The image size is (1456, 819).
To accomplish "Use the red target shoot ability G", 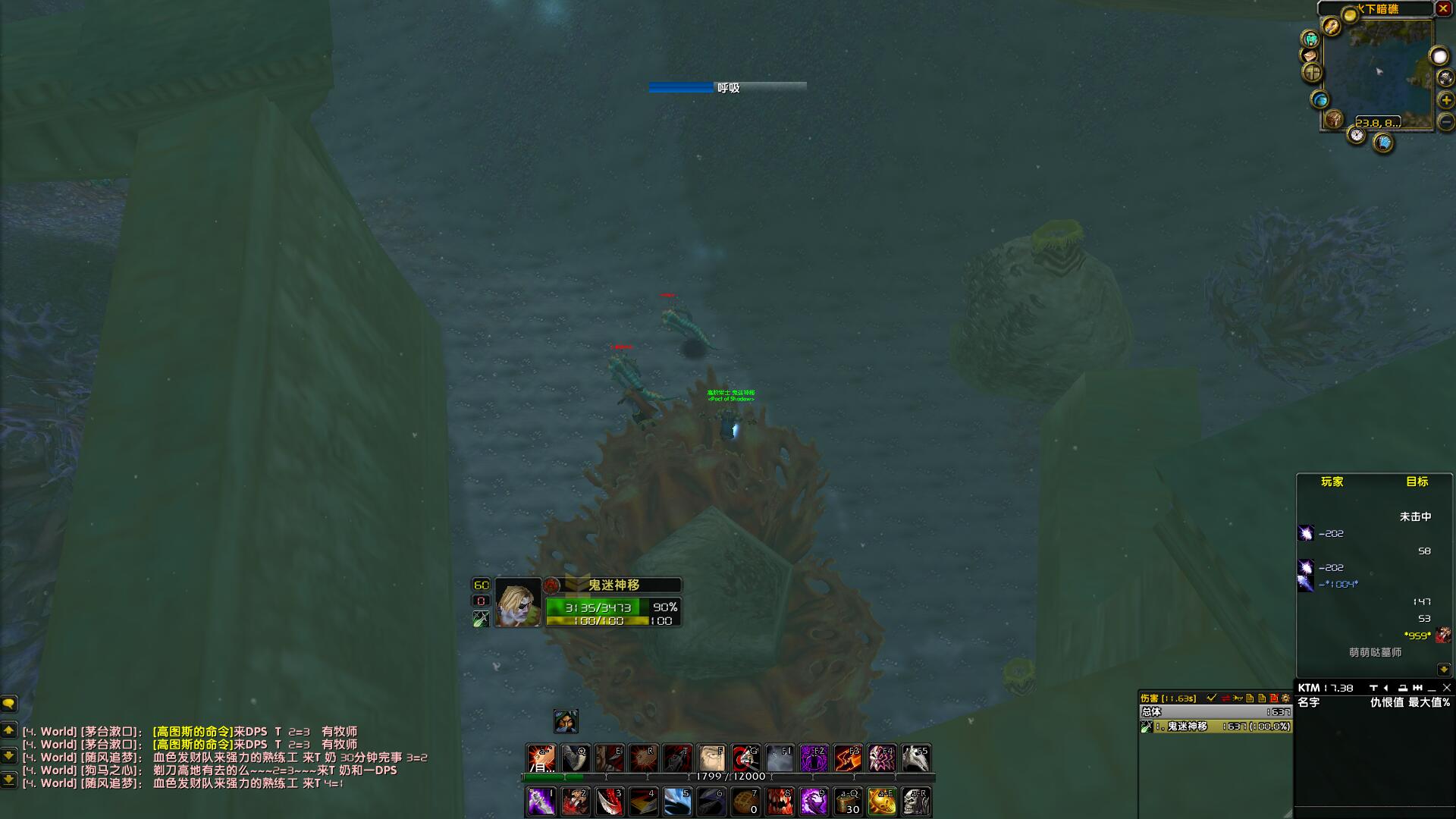I will 745,758.
